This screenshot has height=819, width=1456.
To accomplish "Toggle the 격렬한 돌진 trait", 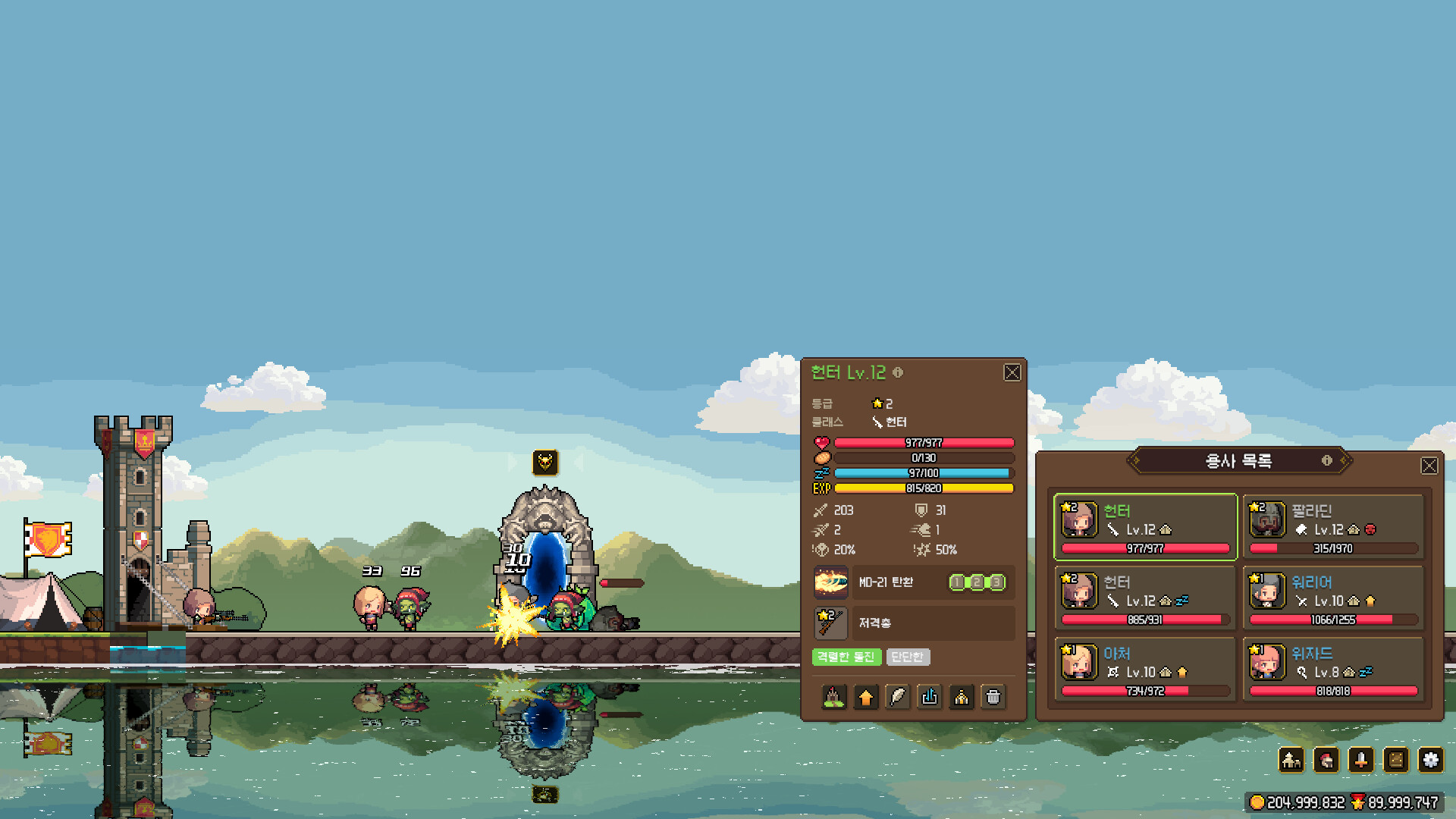I will 846,657.
